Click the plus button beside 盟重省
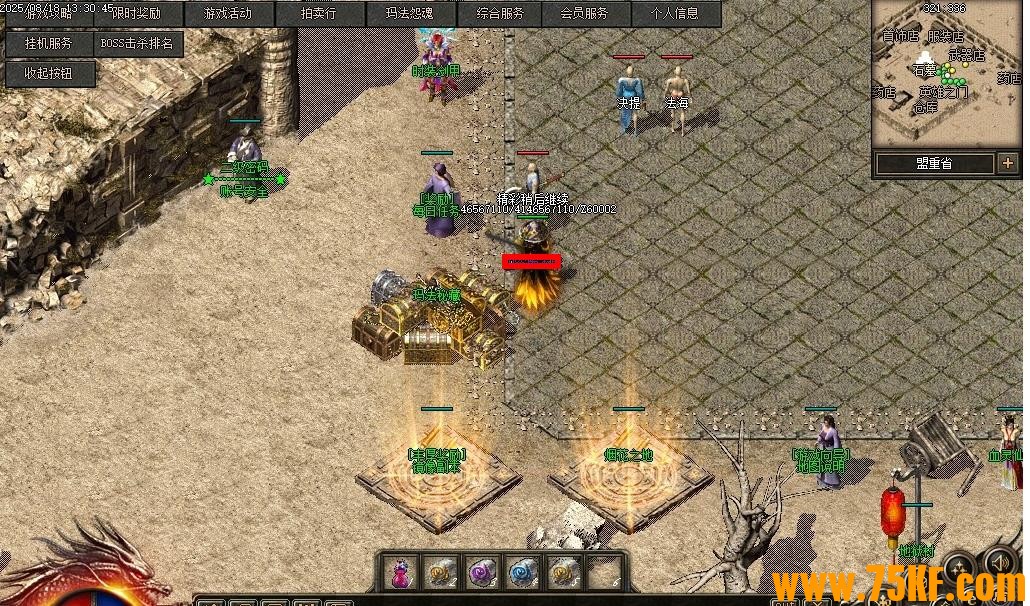The width and height of the screenshot is (1030, 606). coord(1007,163)
